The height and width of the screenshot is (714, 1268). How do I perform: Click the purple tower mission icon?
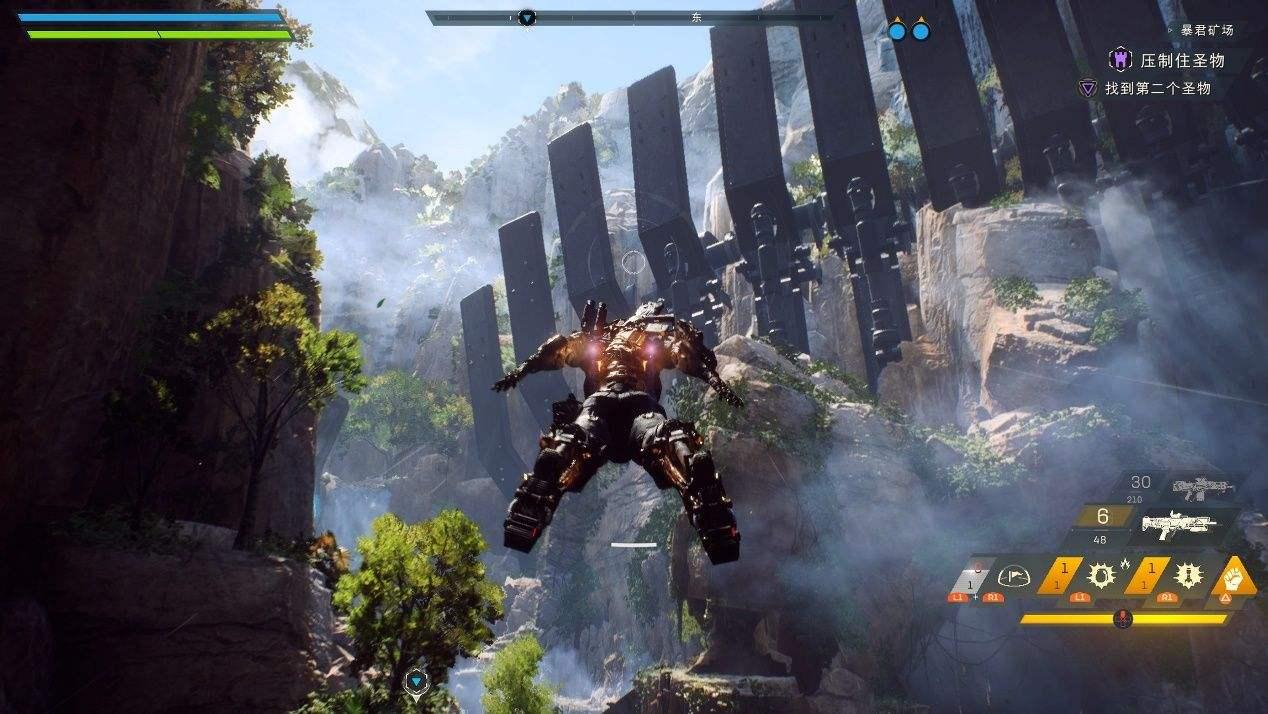point(1119,59)
